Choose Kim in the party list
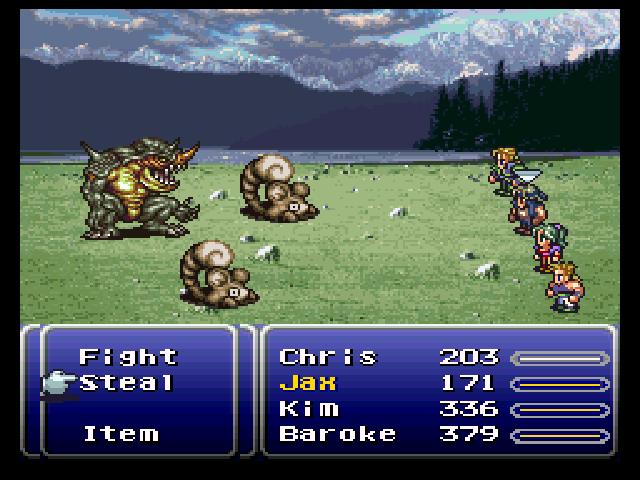640x480 pixels. click(308, 409)
